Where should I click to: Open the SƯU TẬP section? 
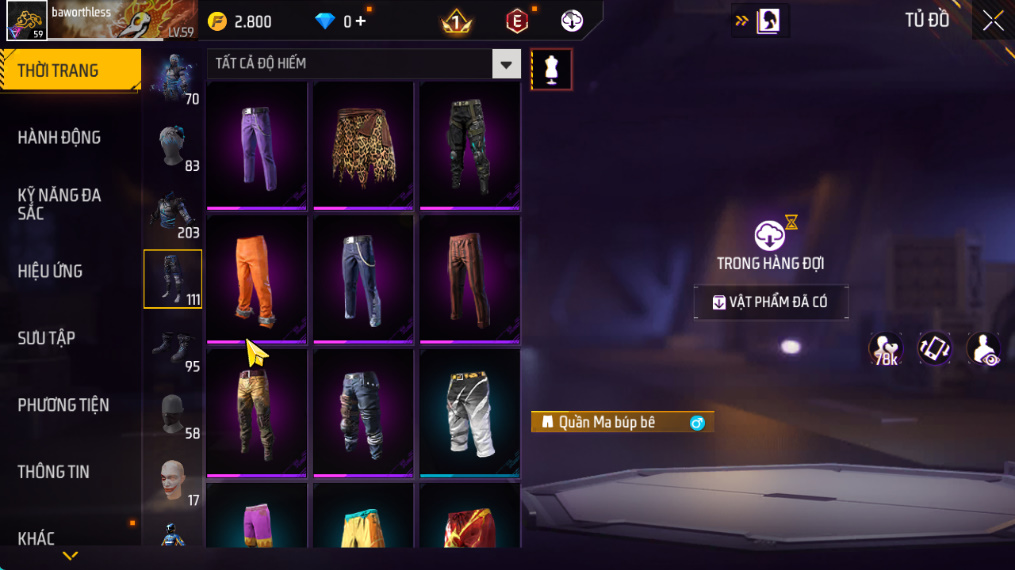(47, 338)
